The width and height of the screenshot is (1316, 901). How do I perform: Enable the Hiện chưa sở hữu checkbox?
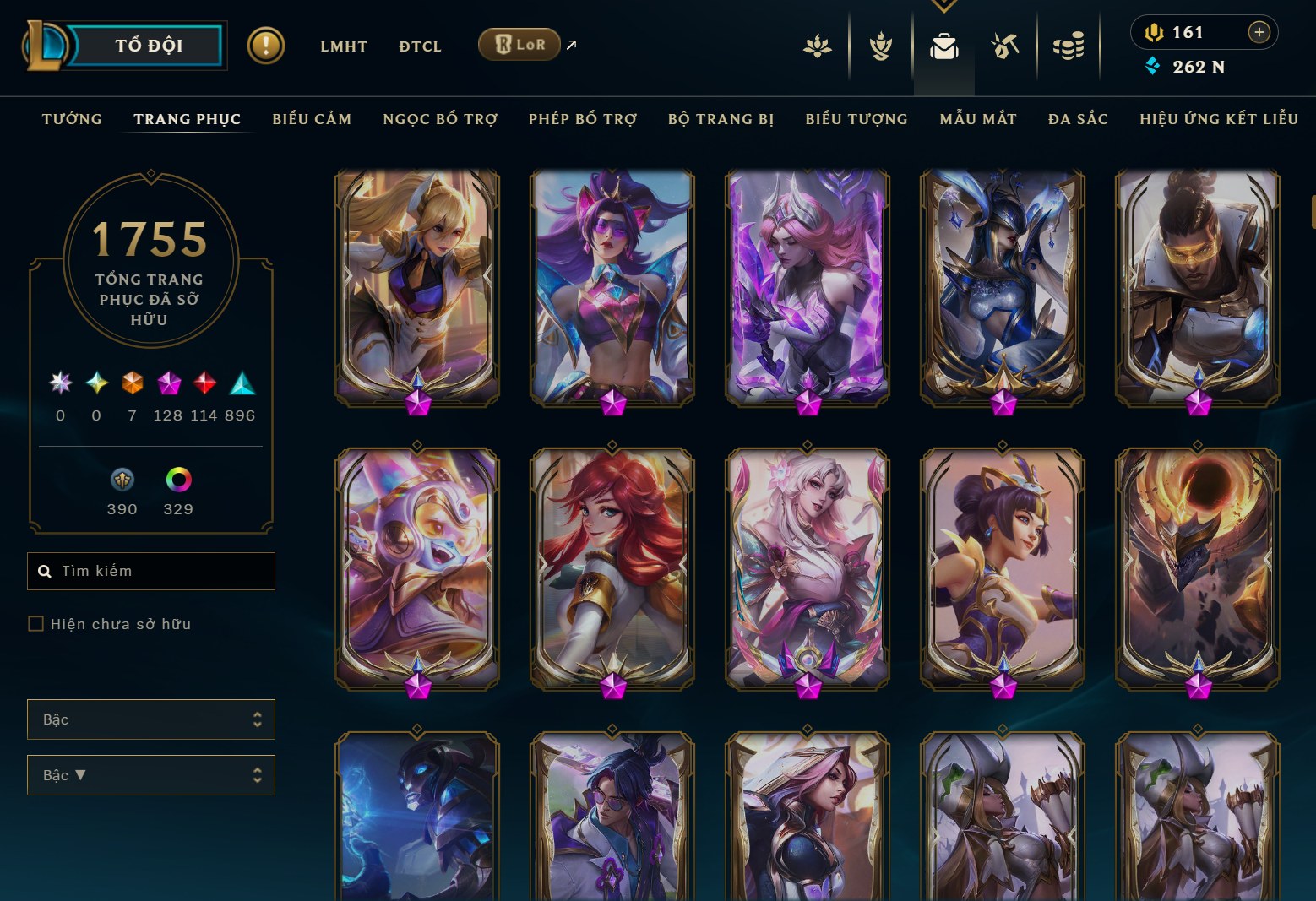[36, 623]
